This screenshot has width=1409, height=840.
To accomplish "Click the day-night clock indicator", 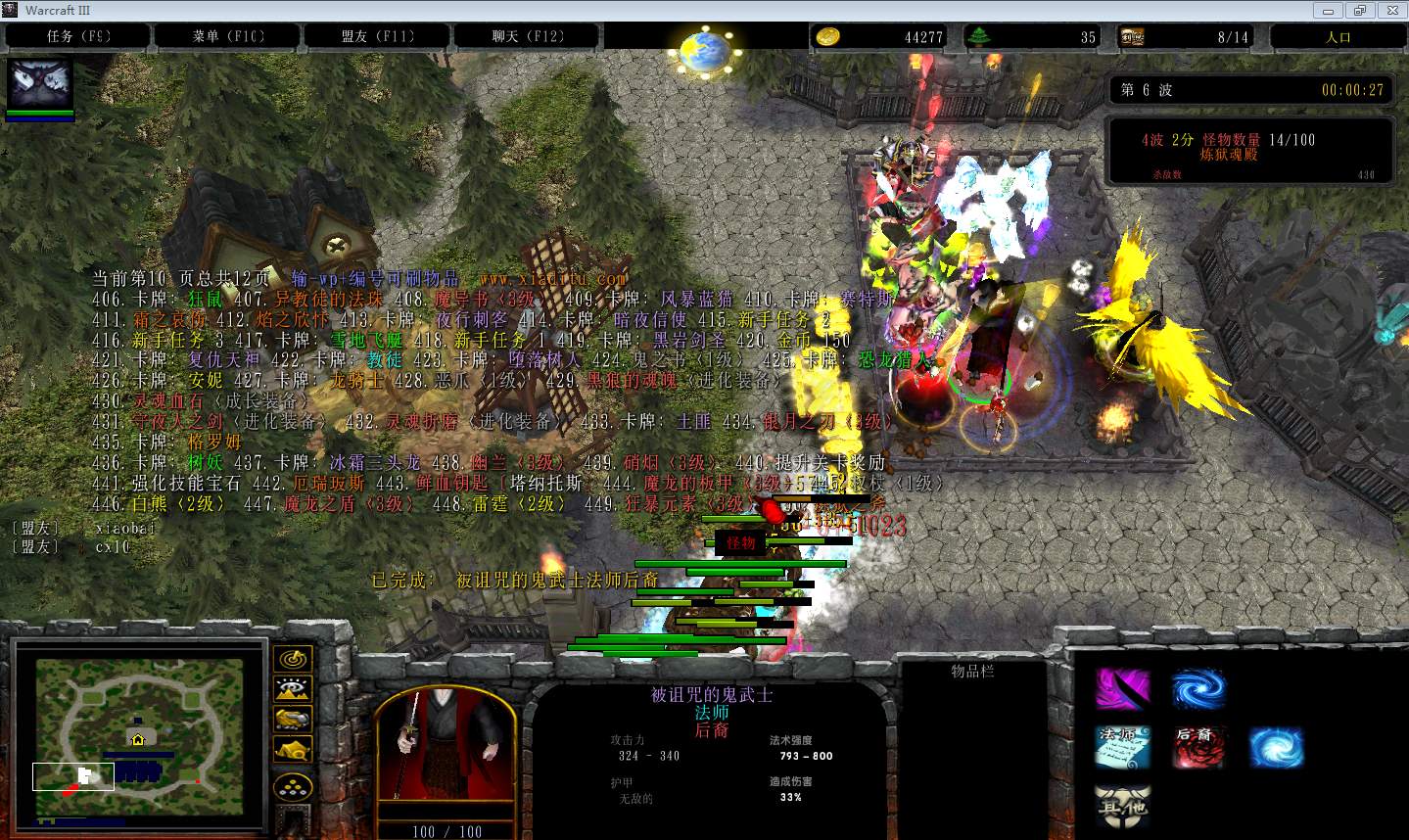I will click(705, 46).
